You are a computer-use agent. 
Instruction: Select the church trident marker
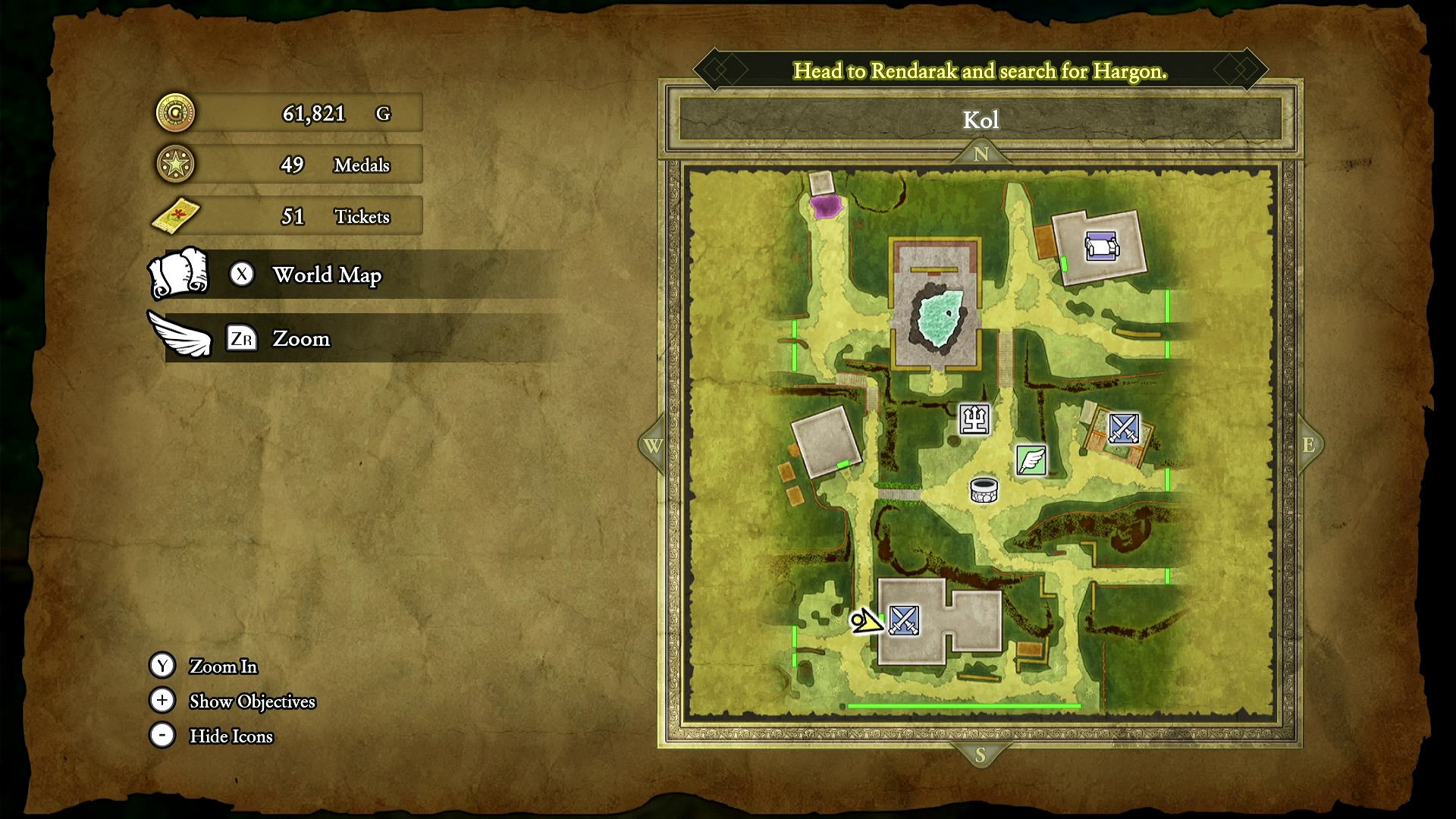coord(974,419)
